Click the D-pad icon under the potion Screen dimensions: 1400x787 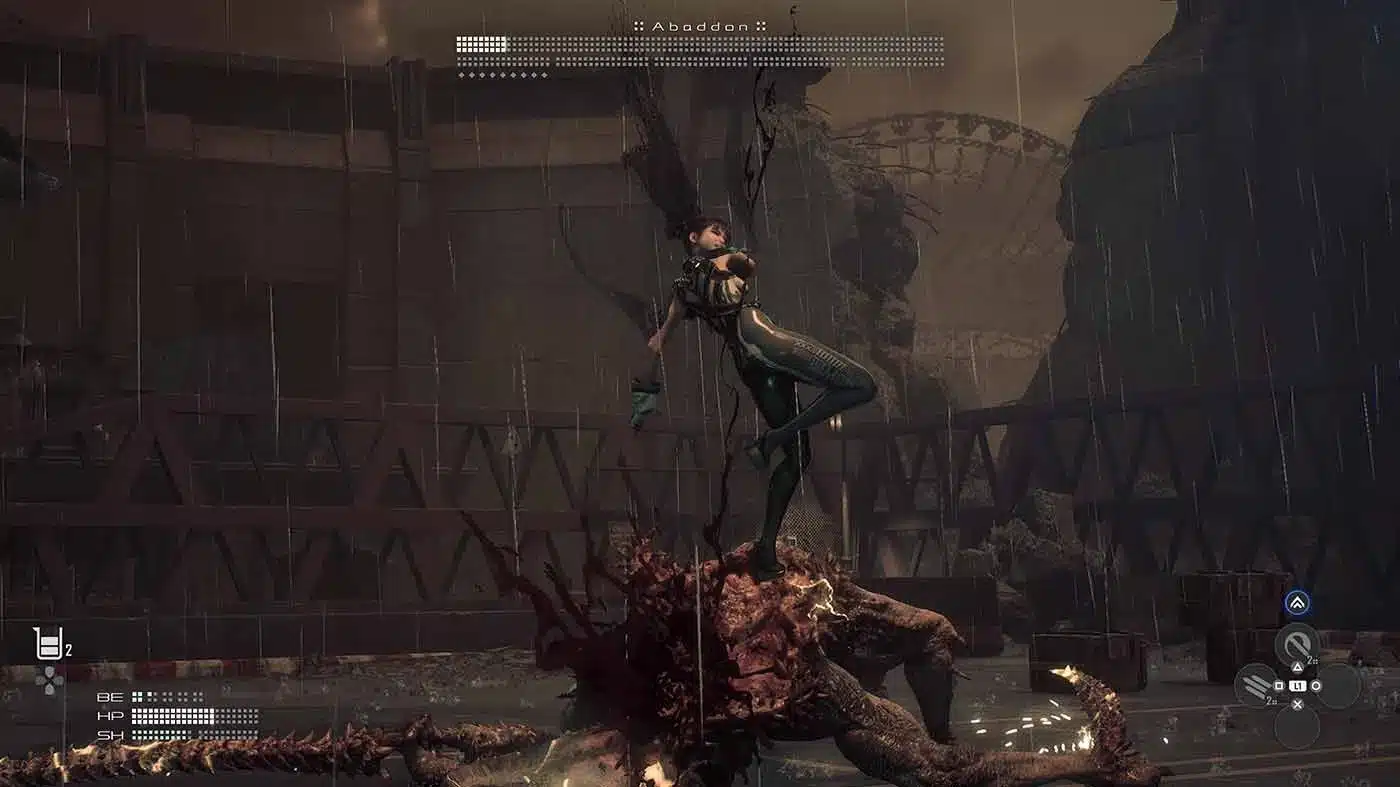tap(50, 681)
